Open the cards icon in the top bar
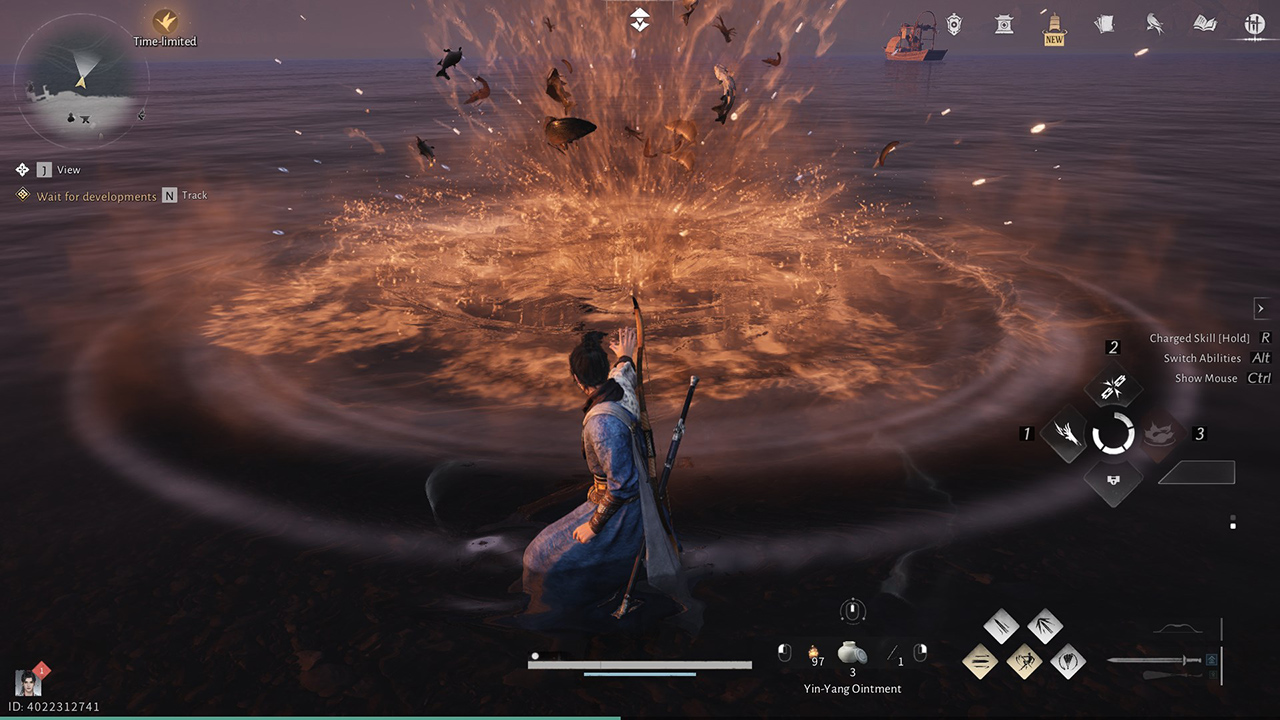This screenshot has height=720, width=1280. [x=1104, y=23]
